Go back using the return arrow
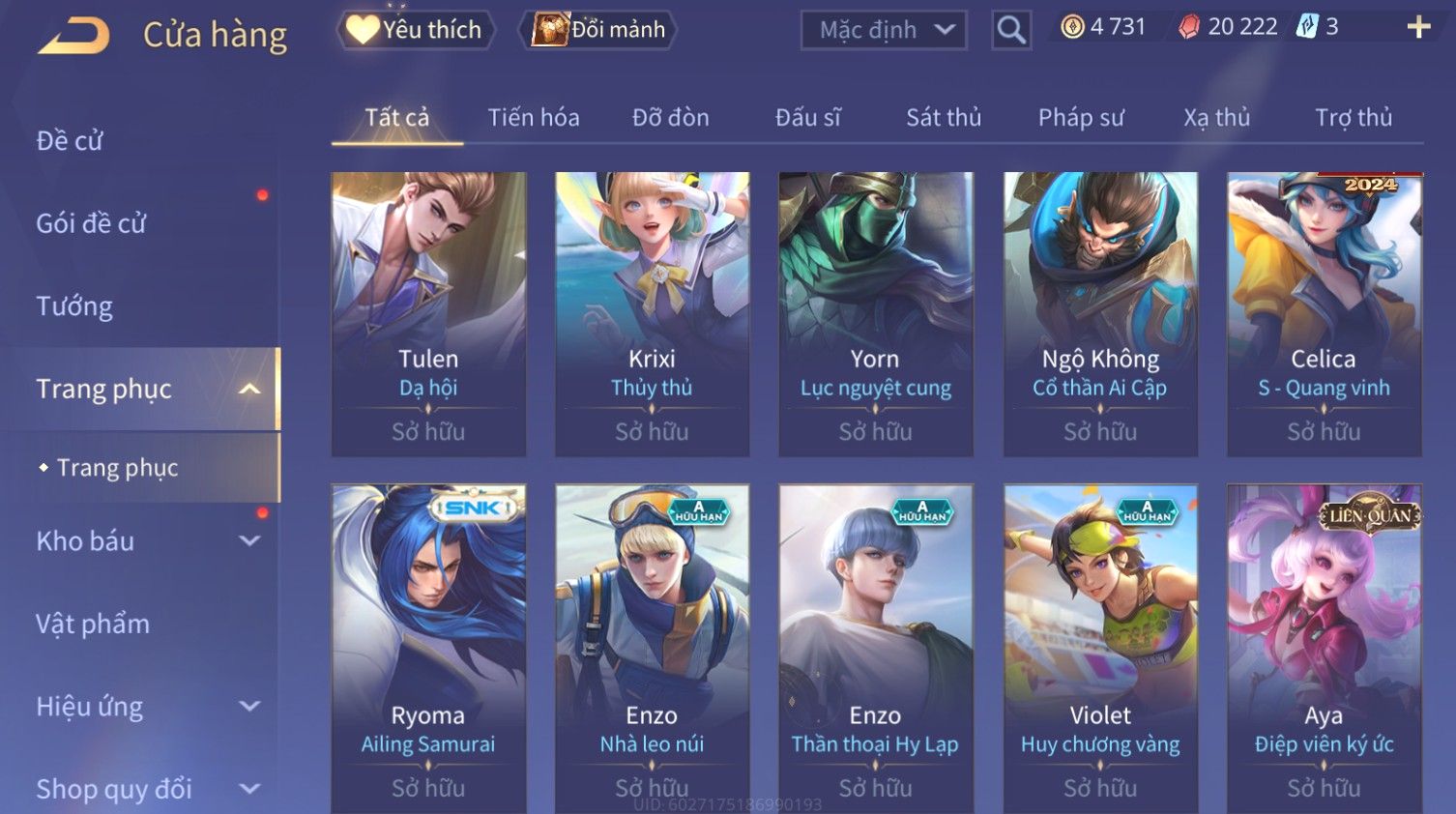Viewport: 1456px width, 814px height. coord(74,36)
